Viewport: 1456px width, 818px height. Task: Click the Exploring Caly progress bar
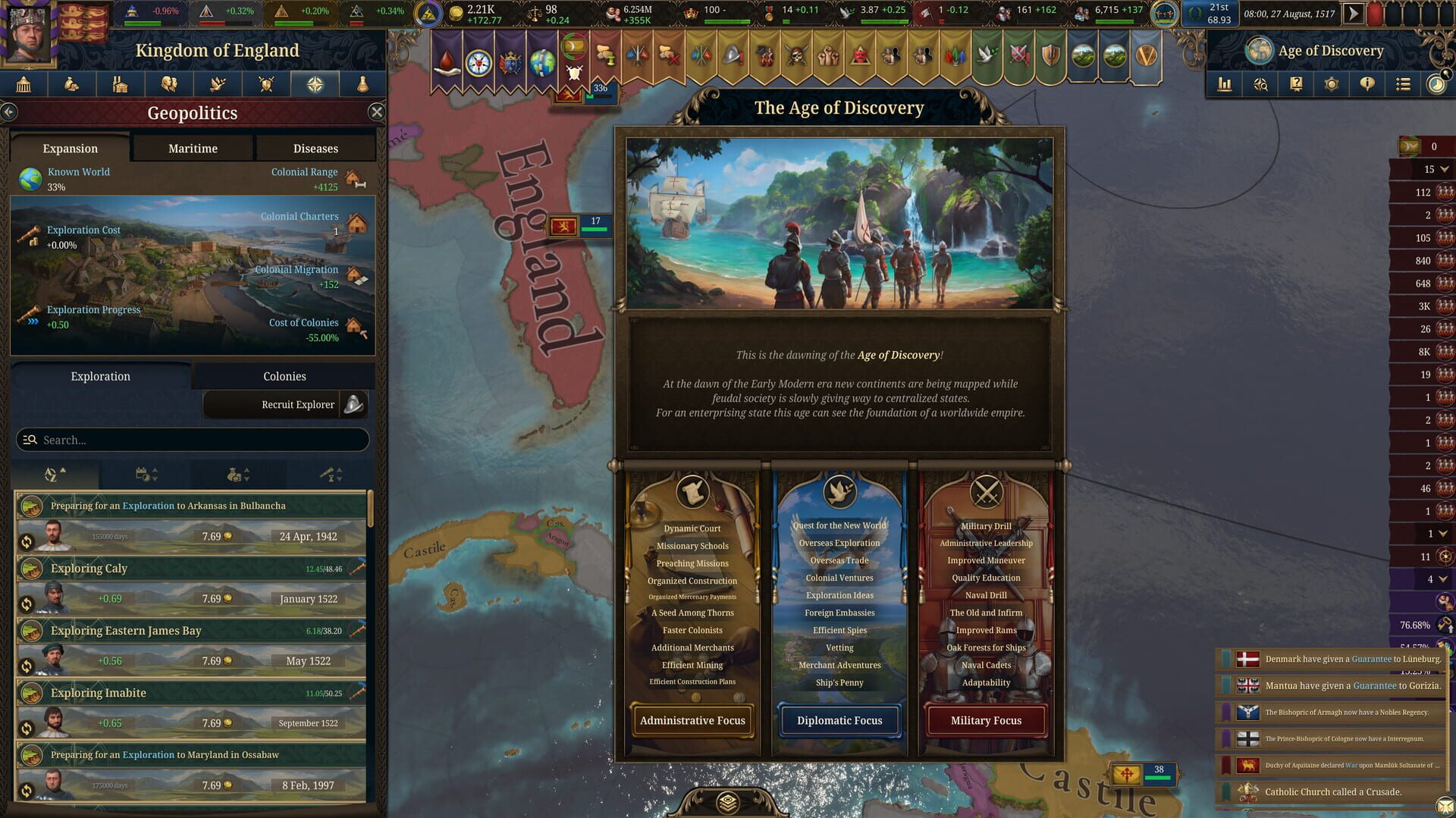point(190,569)
